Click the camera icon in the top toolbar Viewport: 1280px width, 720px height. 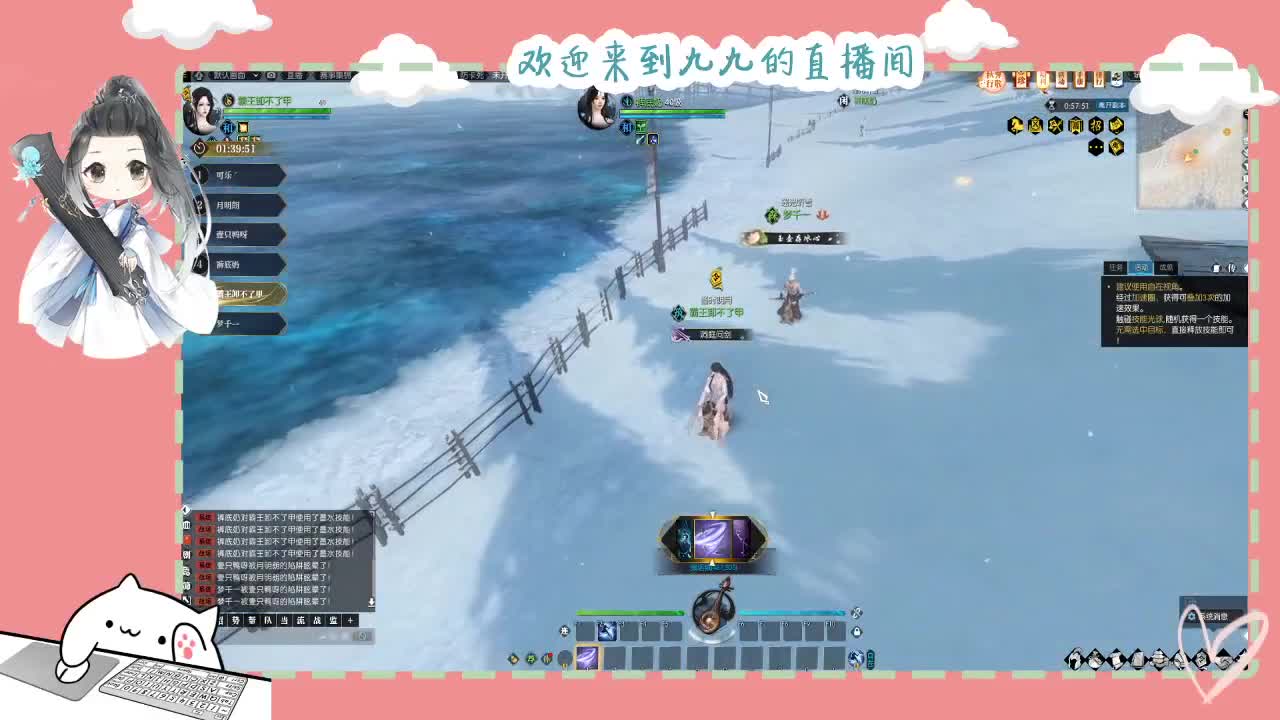click(272, 75)
